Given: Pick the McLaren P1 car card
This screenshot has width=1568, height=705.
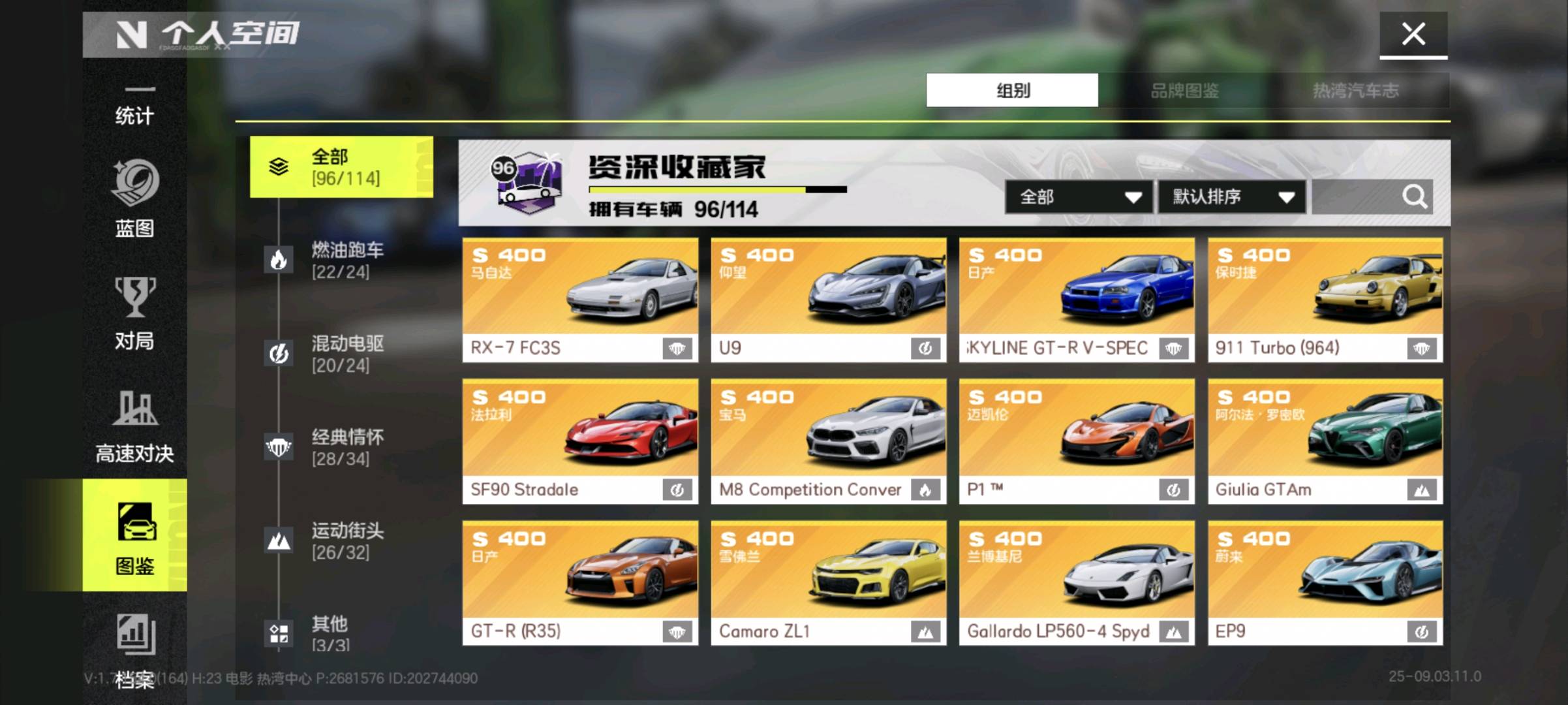Looking at the screenshot, I should (1077, 441).
